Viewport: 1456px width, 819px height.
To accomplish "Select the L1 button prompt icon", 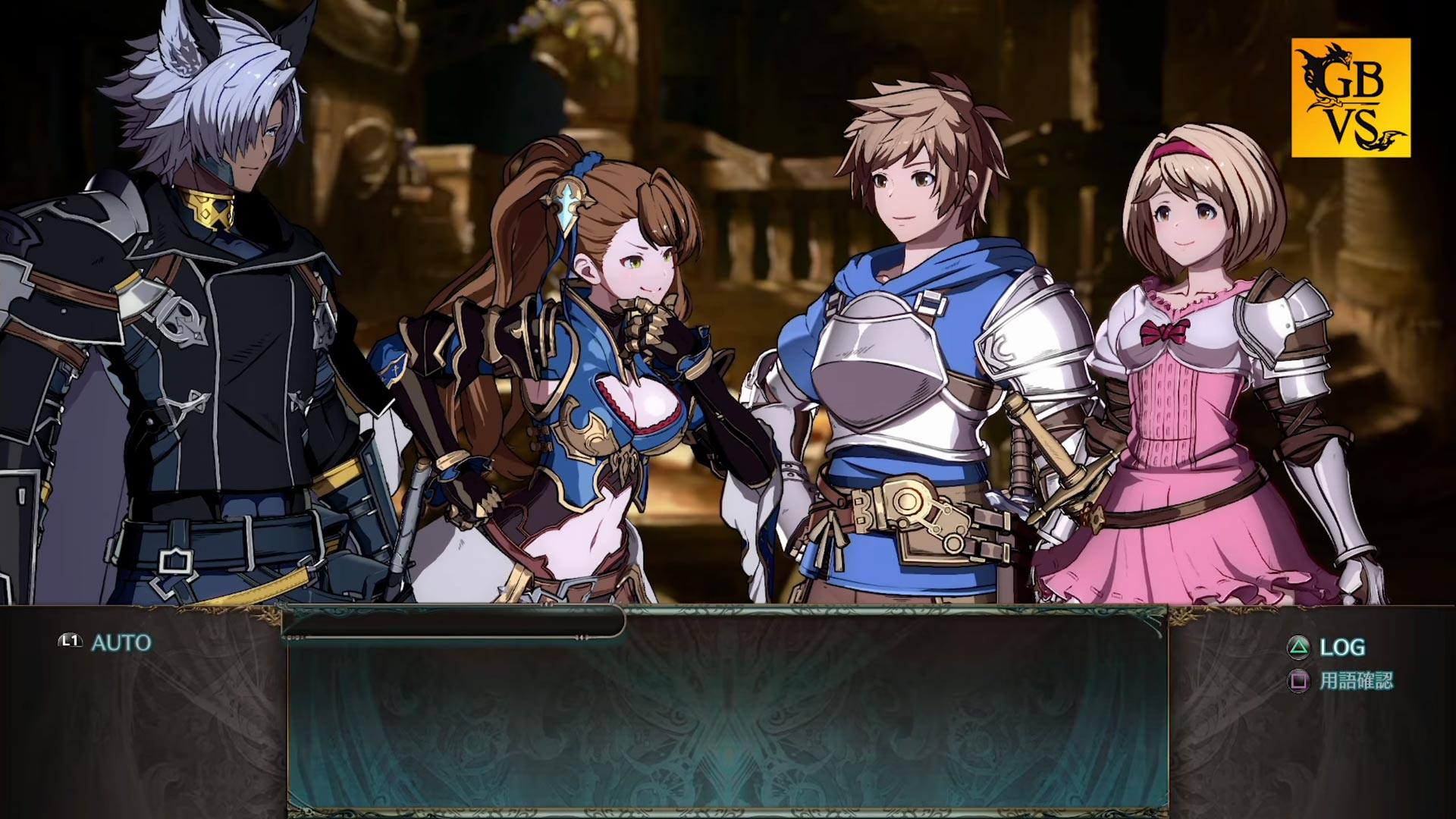I will (x=69, y=641).
